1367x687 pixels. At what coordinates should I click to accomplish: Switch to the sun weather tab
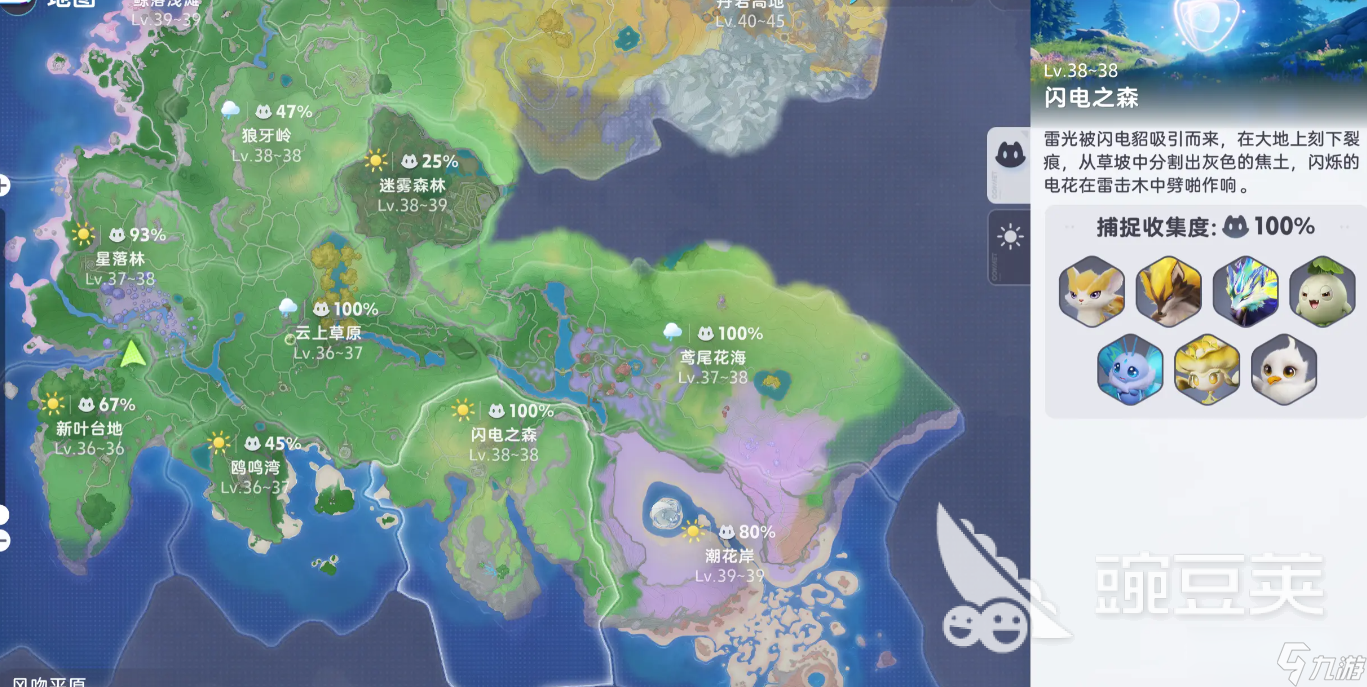tap(1010, 237)
